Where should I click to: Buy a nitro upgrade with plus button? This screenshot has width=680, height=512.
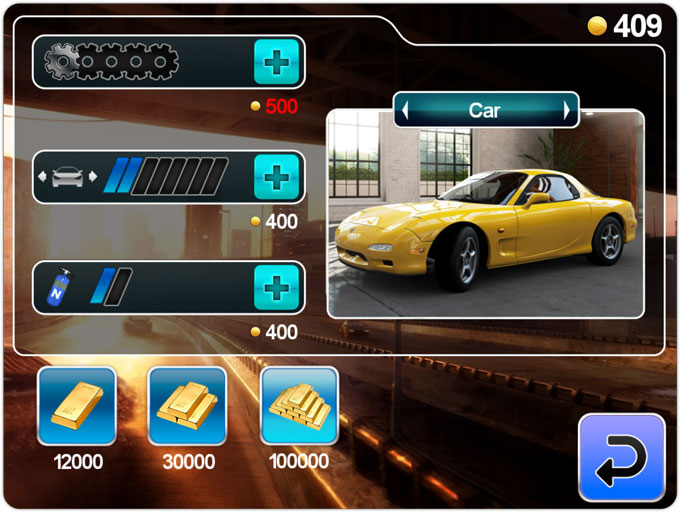[277, 288]
